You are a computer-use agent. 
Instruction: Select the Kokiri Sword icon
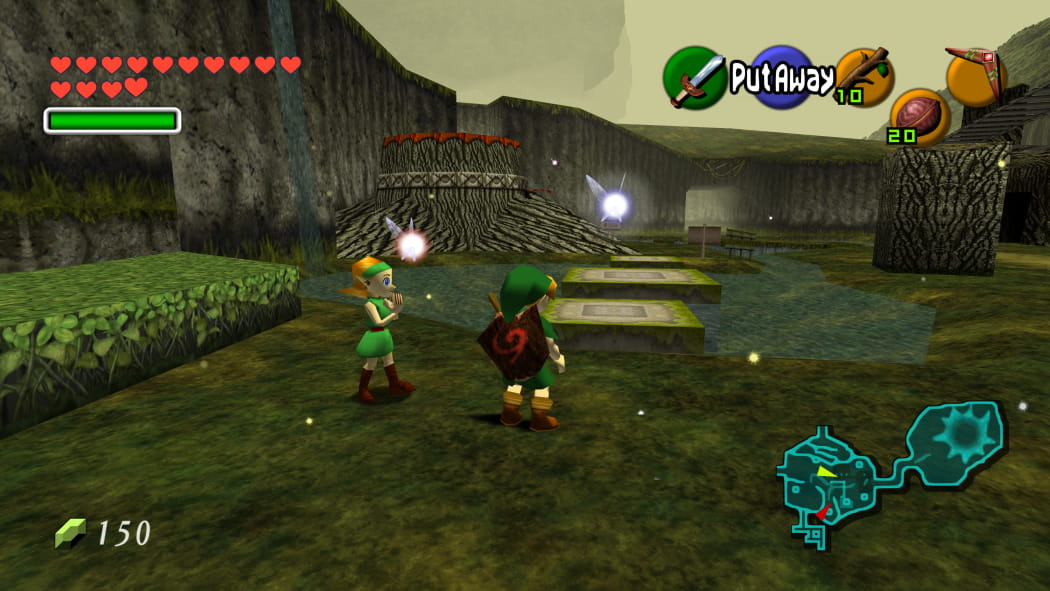point(695,77)
